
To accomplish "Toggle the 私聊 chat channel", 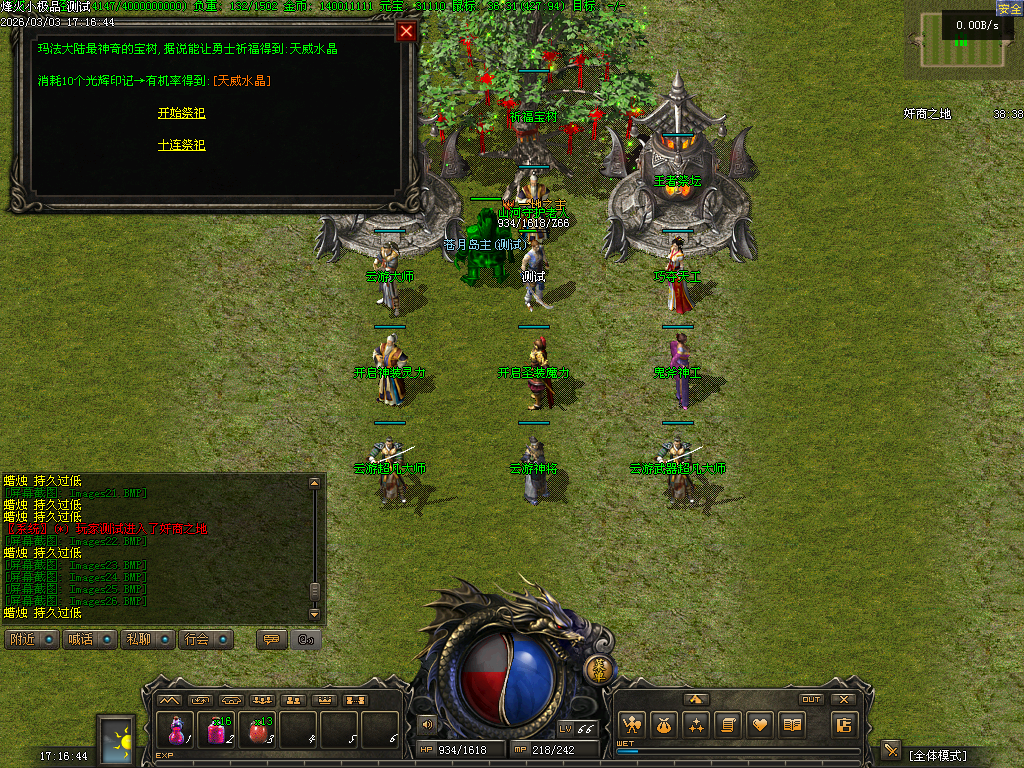I will 148,639.
